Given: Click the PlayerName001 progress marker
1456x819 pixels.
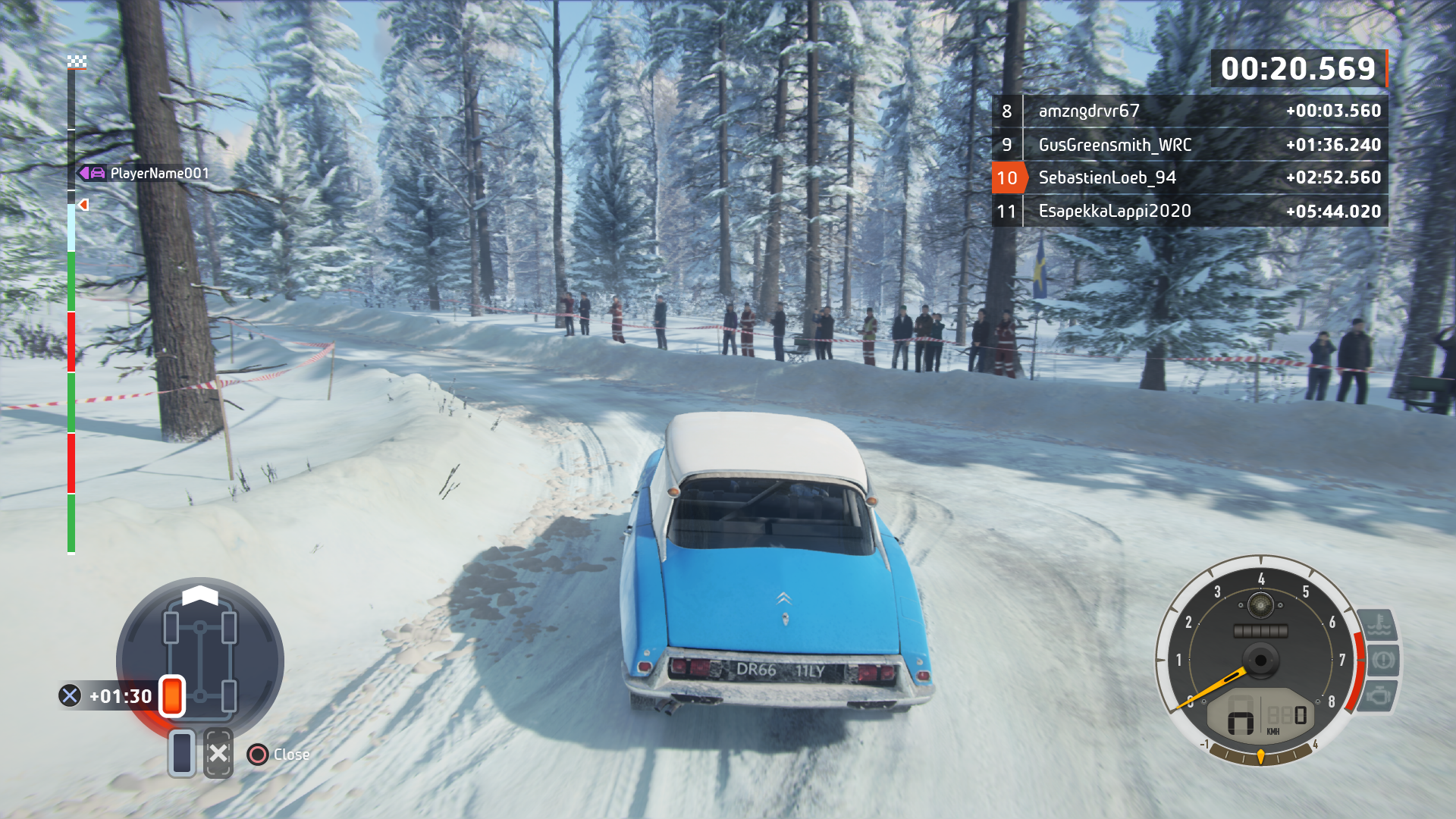Looking at the screenshot, I should (x=144, y=174).
